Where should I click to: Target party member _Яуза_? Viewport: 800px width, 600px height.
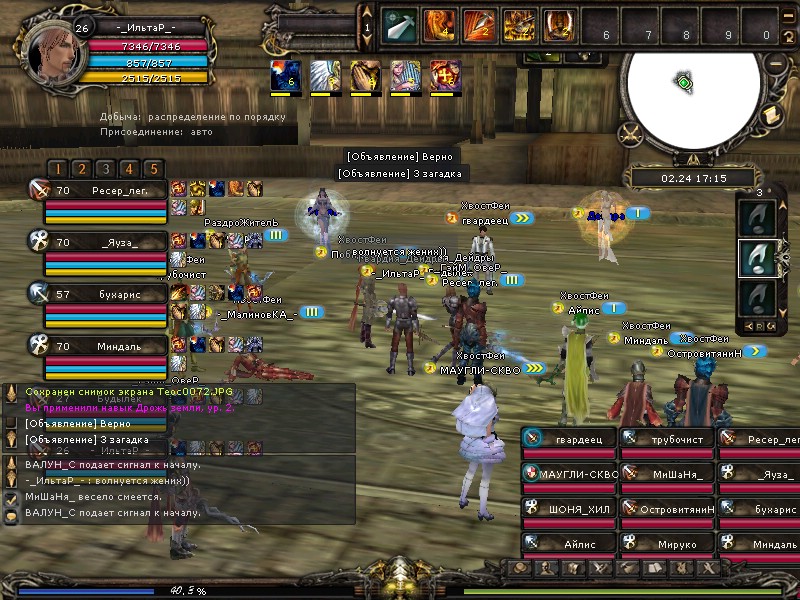click(103, 242)
